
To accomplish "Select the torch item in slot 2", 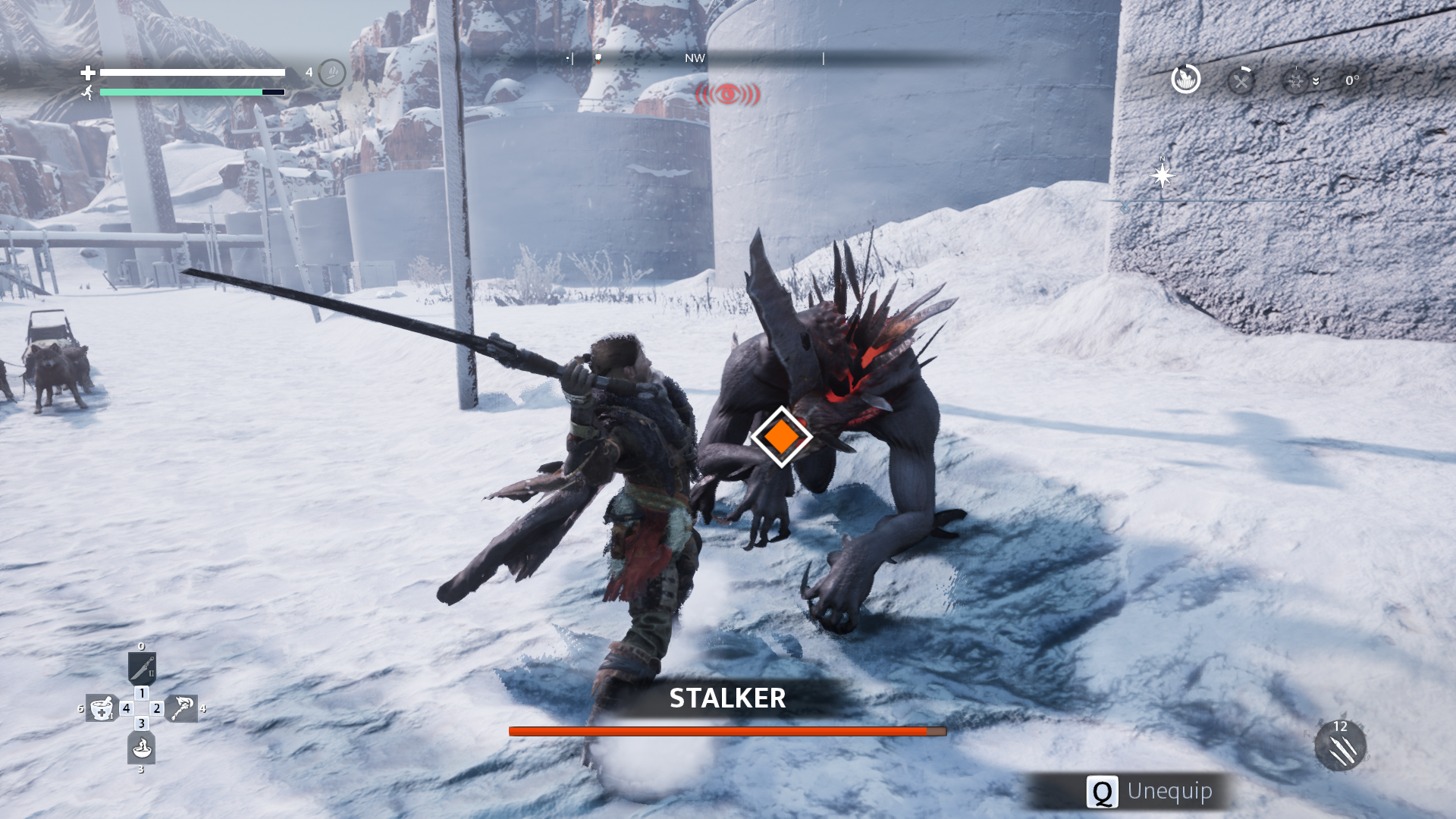I will (182, 708).
